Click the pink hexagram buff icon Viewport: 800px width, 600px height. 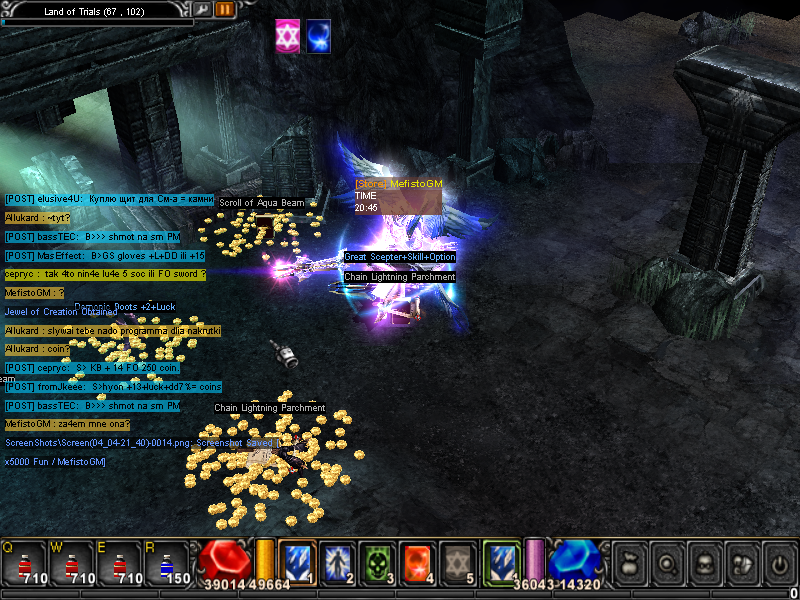(x=288, y=37)
